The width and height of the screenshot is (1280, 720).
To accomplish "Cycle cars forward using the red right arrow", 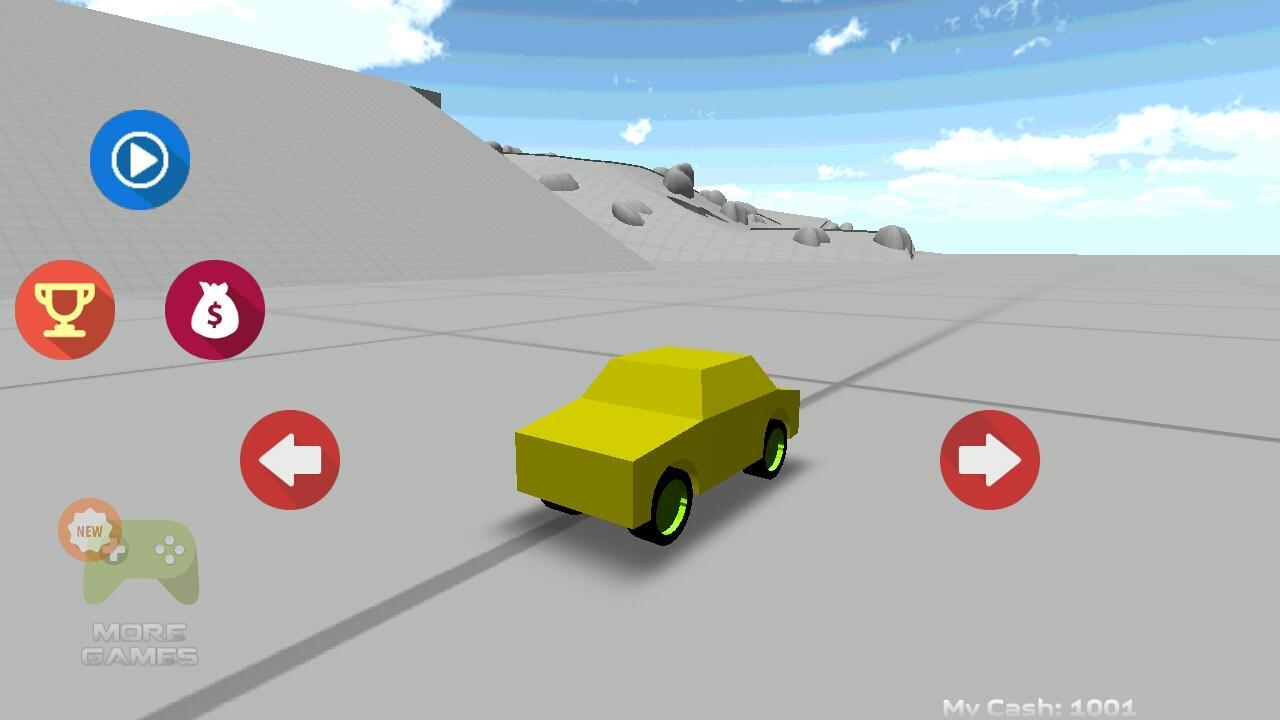I will 989,459.
